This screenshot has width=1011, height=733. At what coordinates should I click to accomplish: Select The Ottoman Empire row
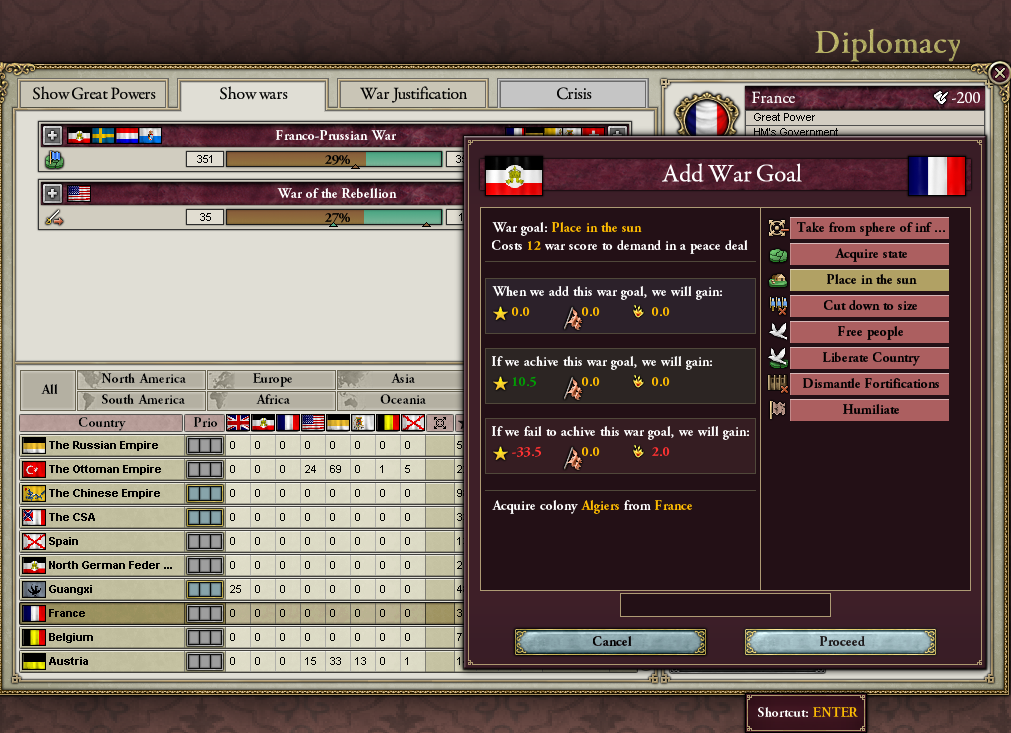(104, 469)
